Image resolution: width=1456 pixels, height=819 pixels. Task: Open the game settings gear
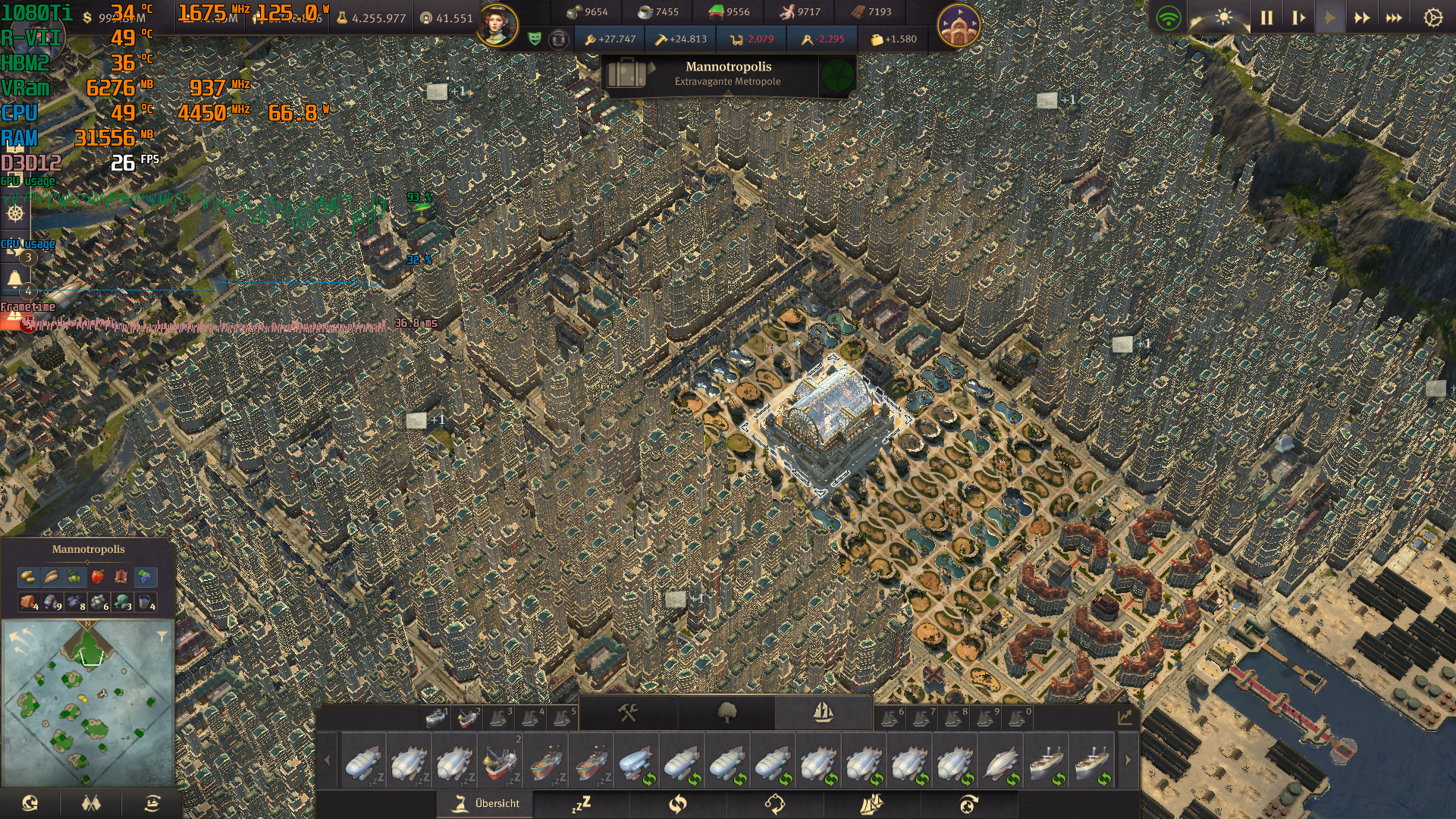(1435, 16)
